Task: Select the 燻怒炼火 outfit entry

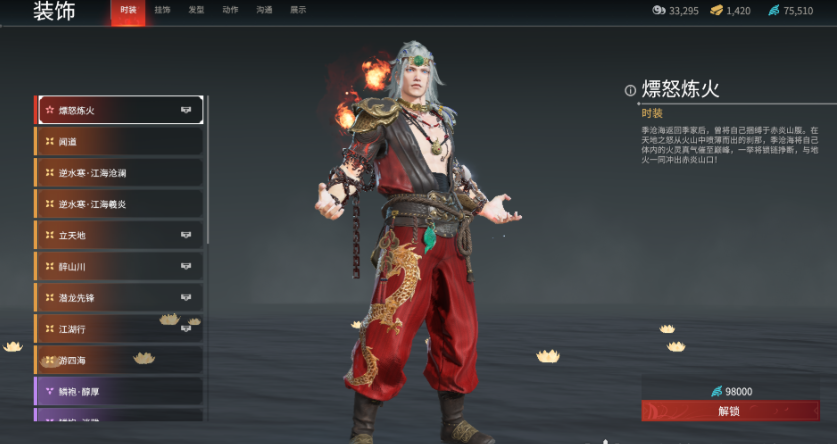Action: 120,110
